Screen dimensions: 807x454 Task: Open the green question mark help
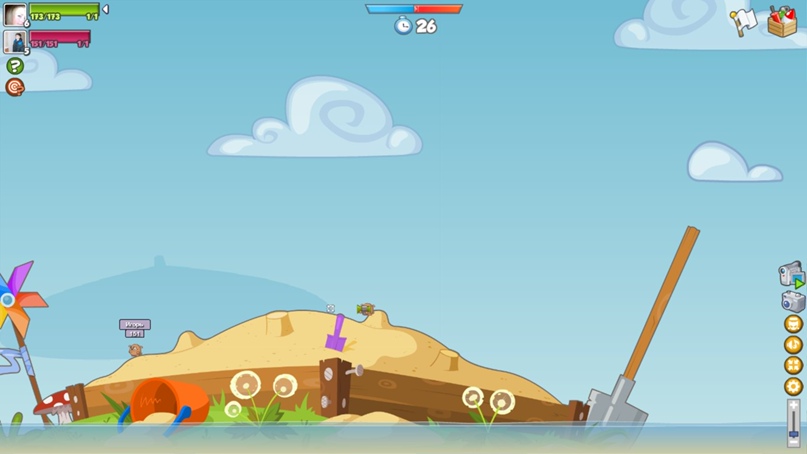pos(15,66)
